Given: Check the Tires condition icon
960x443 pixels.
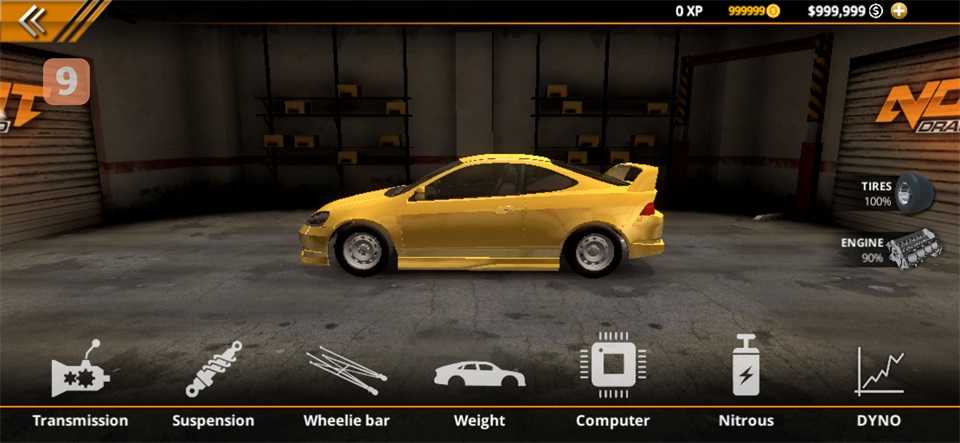Looking at the screenshot, I should coord(912,192).
